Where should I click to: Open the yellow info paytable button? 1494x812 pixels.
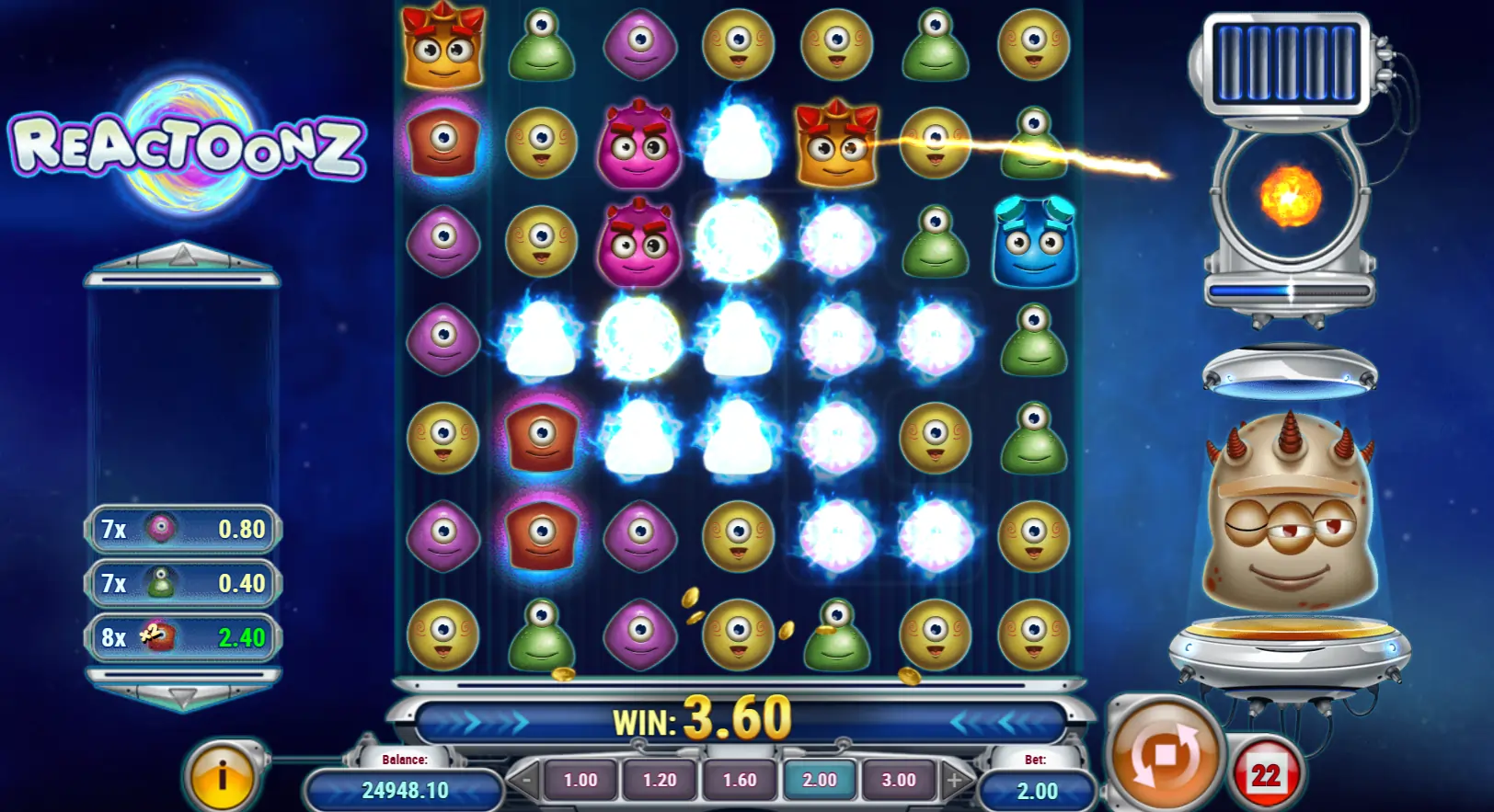pos(221,777)
